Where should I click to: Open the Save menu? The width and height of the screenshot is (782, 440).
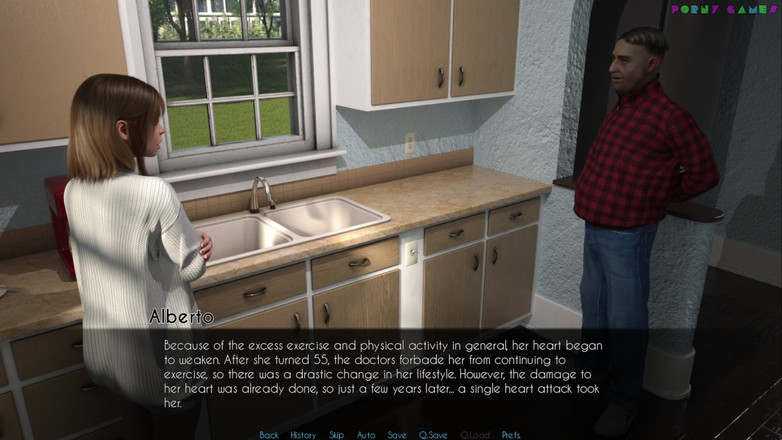tap(397, 435)
